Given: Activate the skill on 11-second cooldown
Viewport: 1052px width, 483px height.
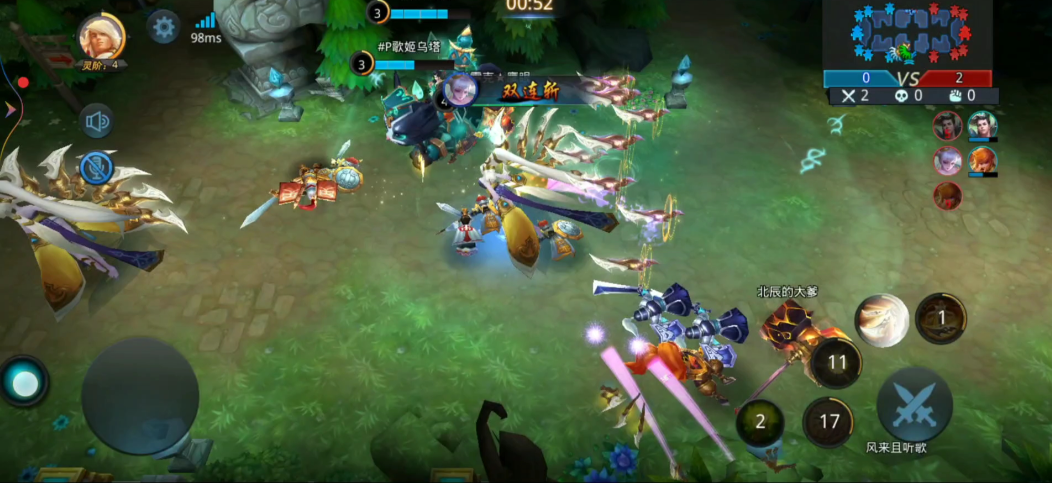Looking at the screenshot, I should 836,362.
